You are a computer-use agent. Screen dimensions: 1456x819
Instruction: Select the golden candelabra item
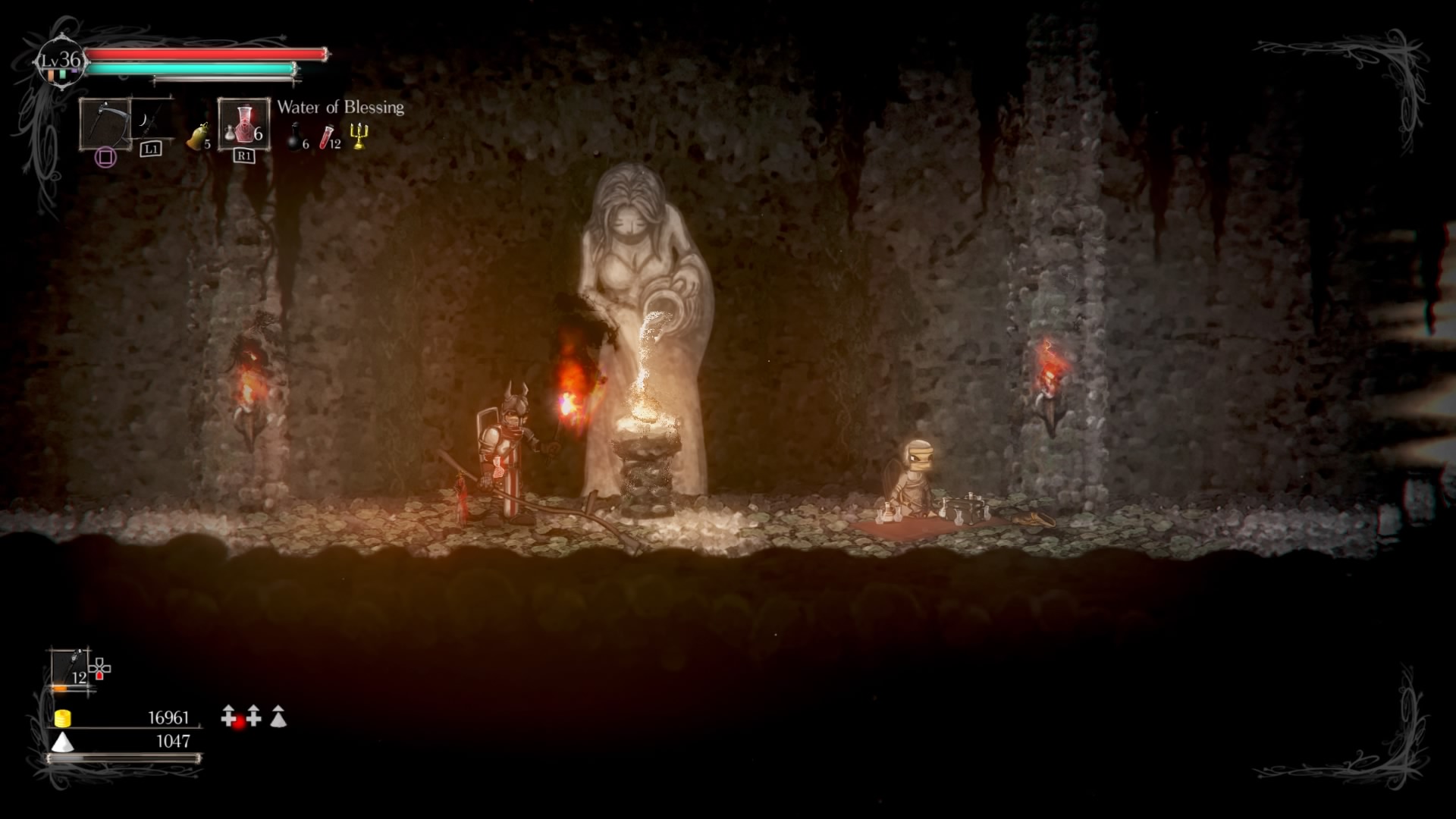(x=359, y=136)
